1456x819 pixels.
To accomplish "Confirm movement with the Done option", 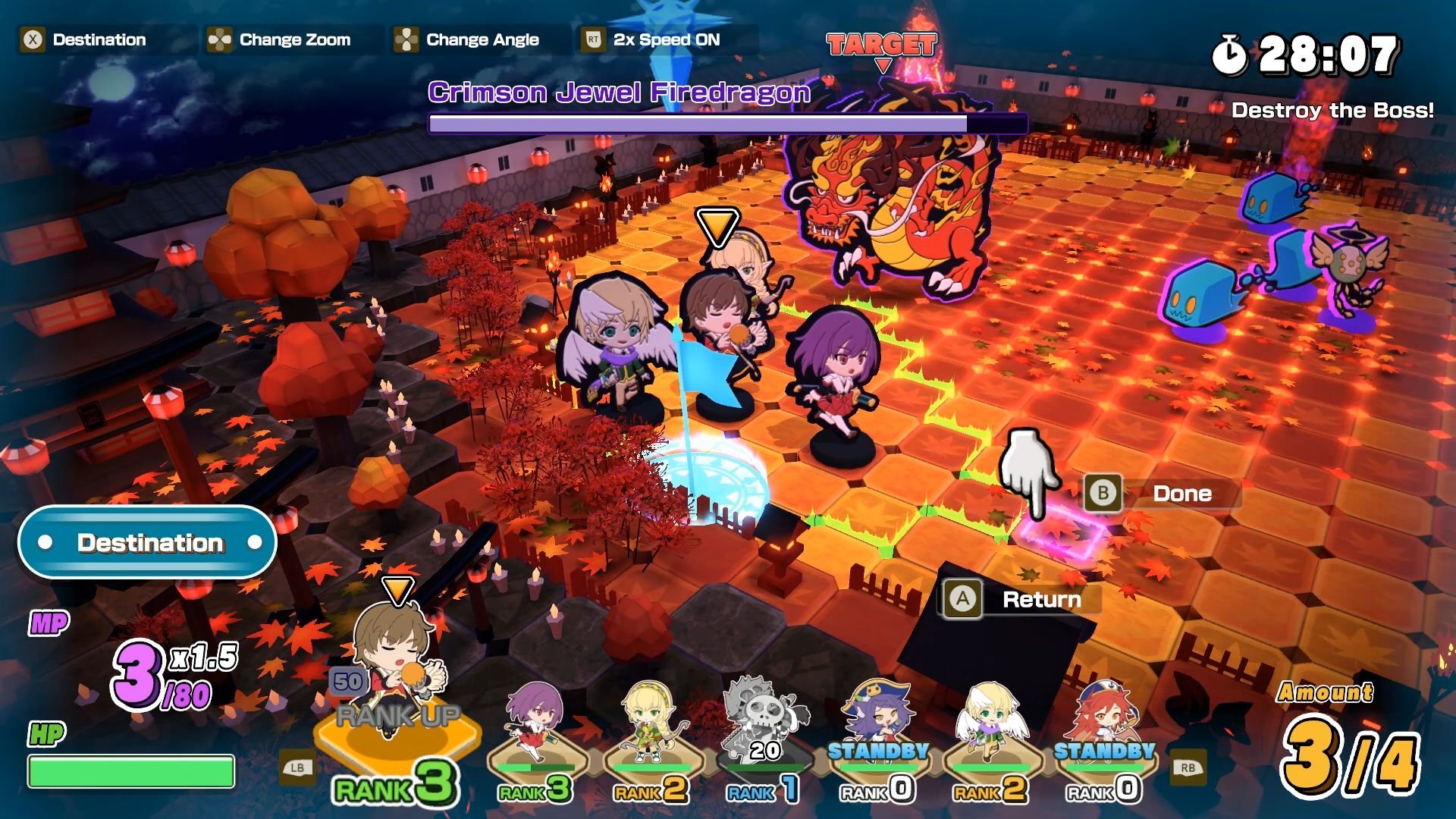I will pos(1164,494).
